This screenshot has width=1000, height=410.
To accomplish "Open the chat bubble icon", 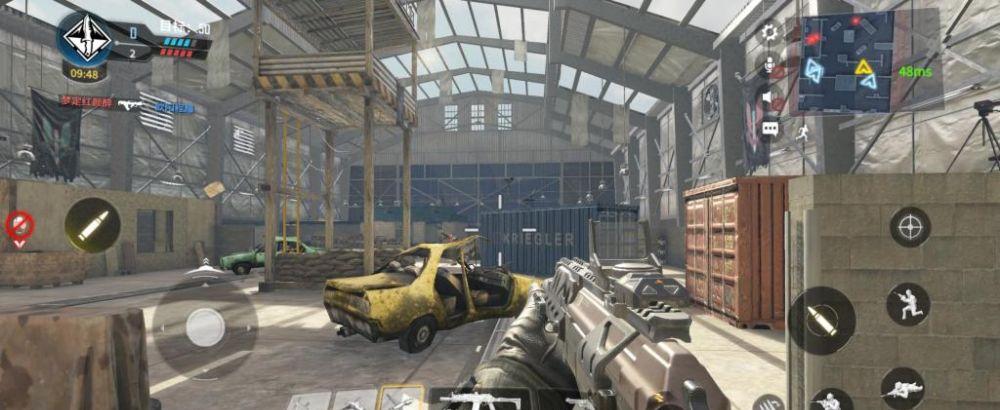I will [x=769, y=128].
